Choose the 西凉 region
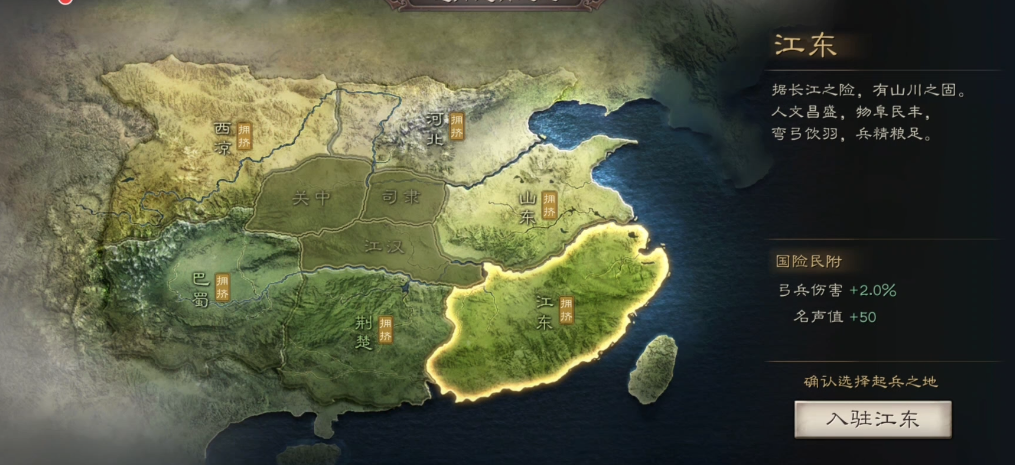The image size is (1015, 465). tap(222, 140)
